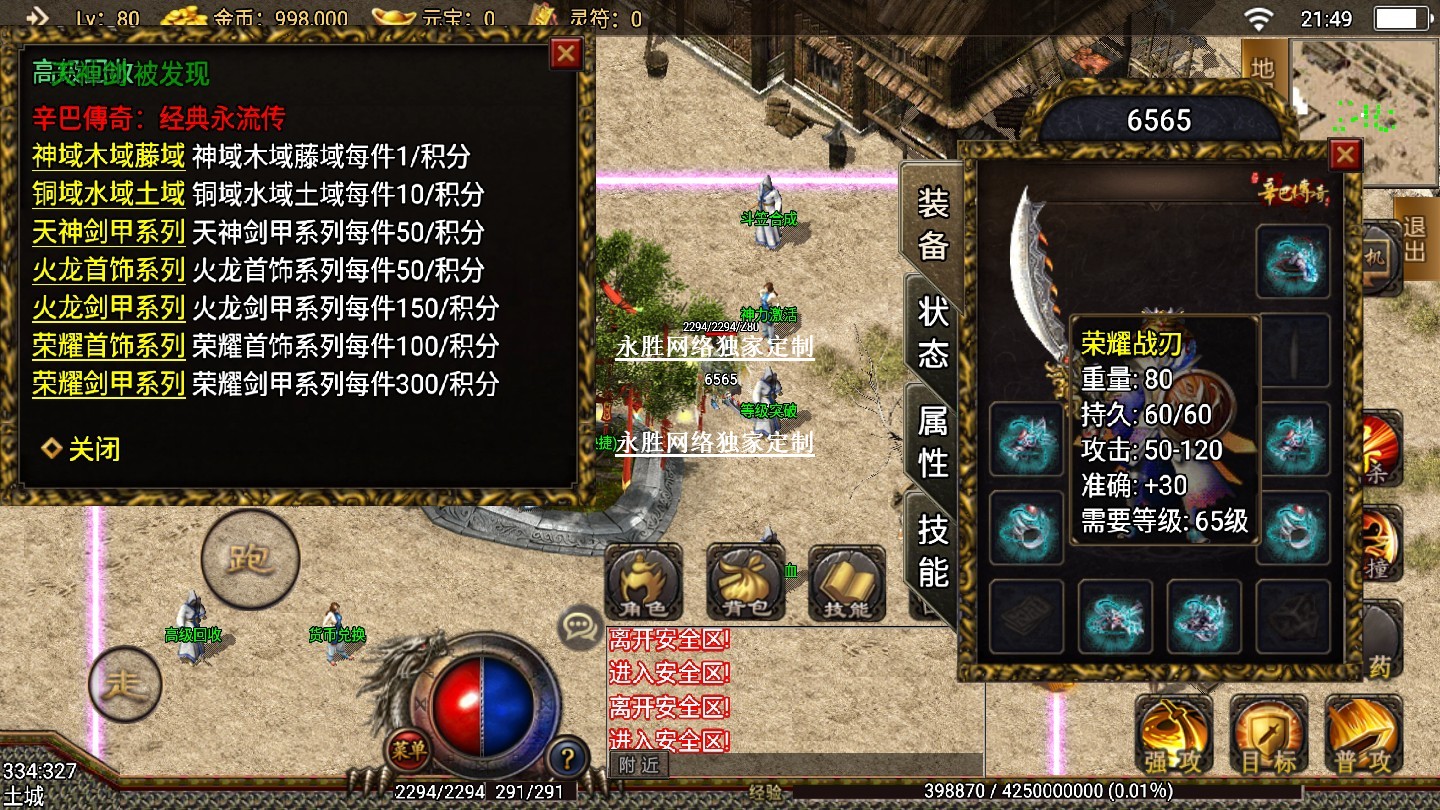Close the recycle dialog with red X
Viewport: 1440px width, 810px height.
[x=566, y=53]
